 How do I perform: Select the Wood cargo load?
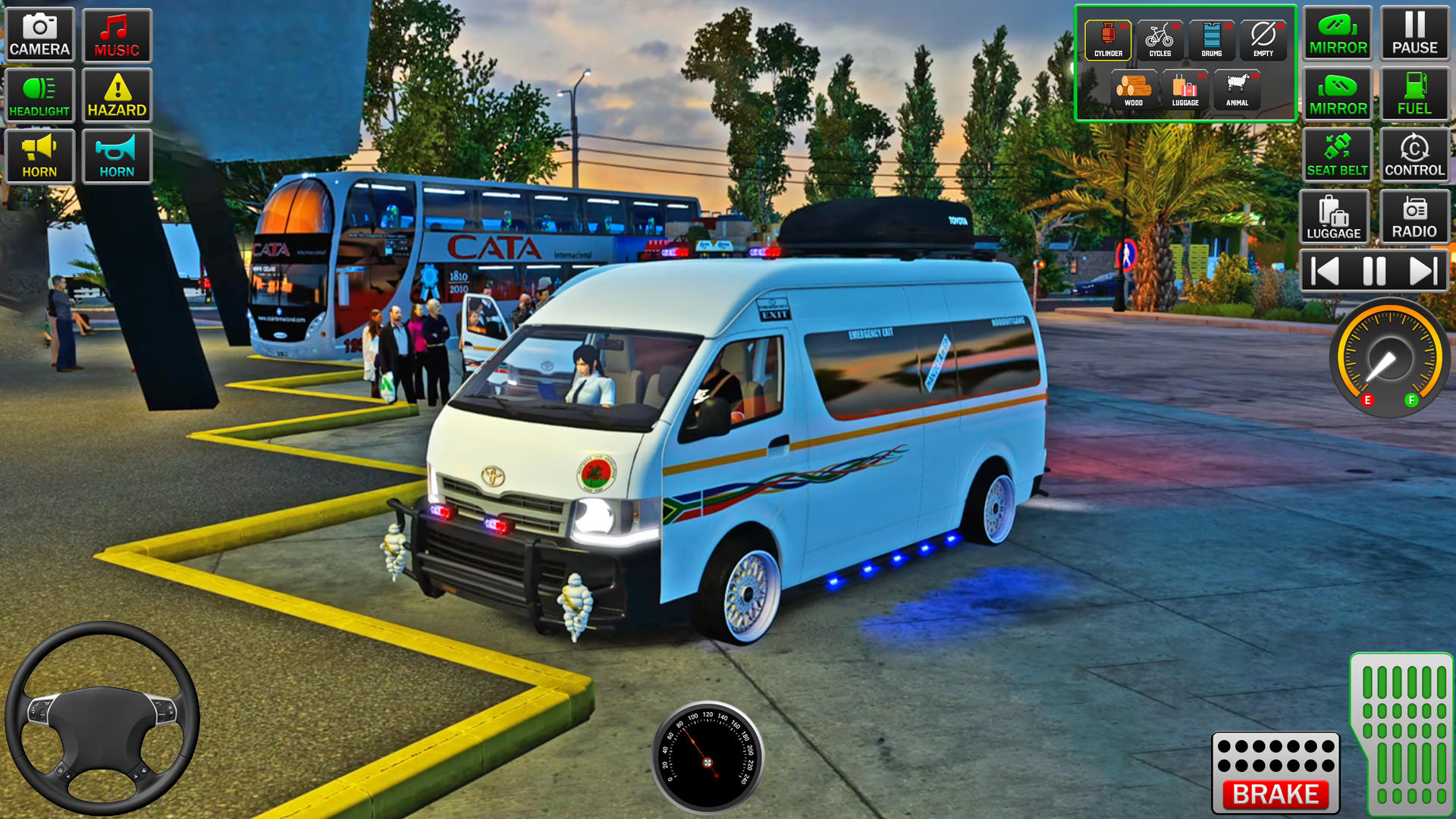[1133, 89]
